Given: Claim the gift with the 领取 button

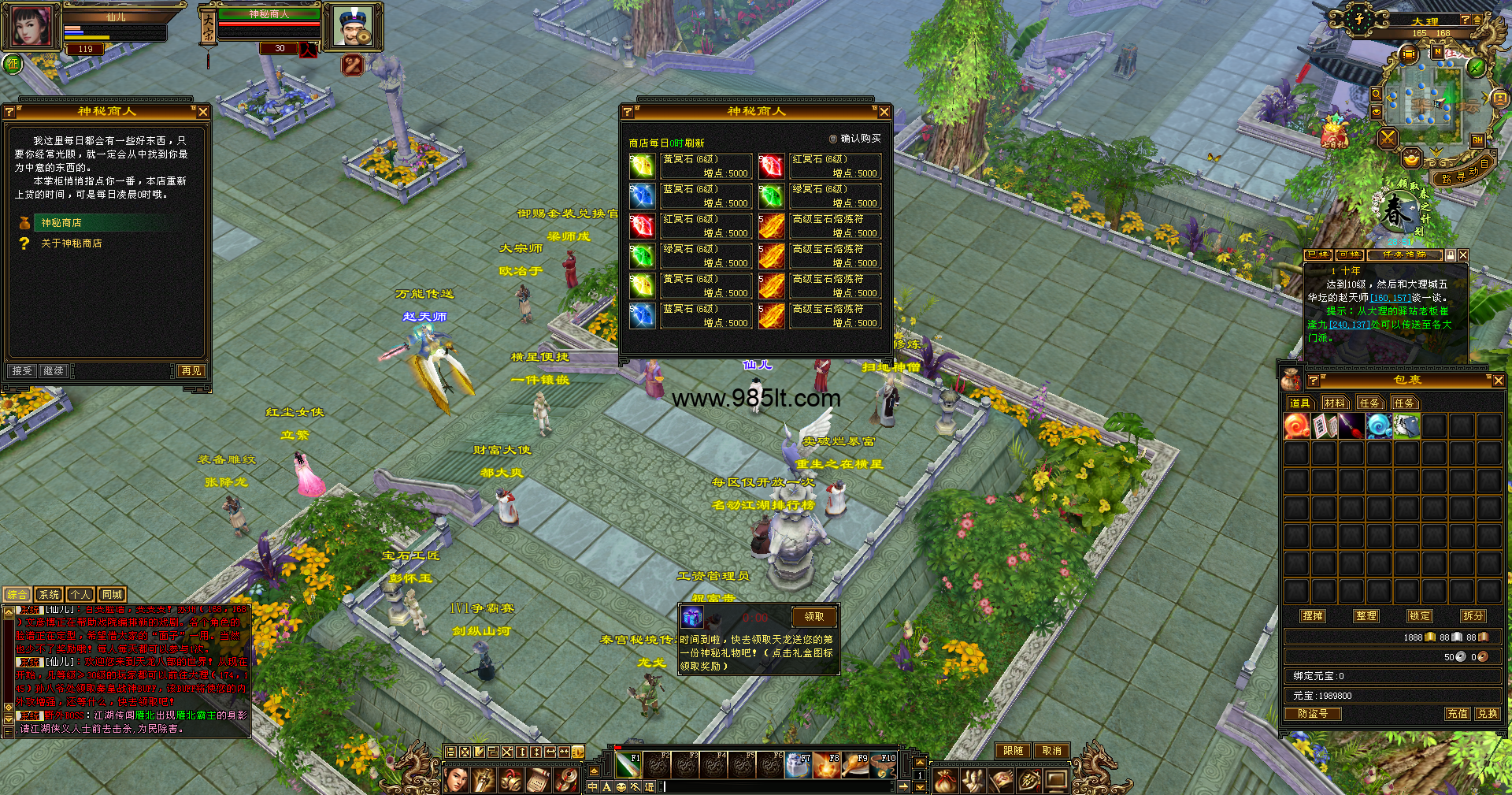Looking at the screenshot, I should pyautogui.click(x=813, y=617).
